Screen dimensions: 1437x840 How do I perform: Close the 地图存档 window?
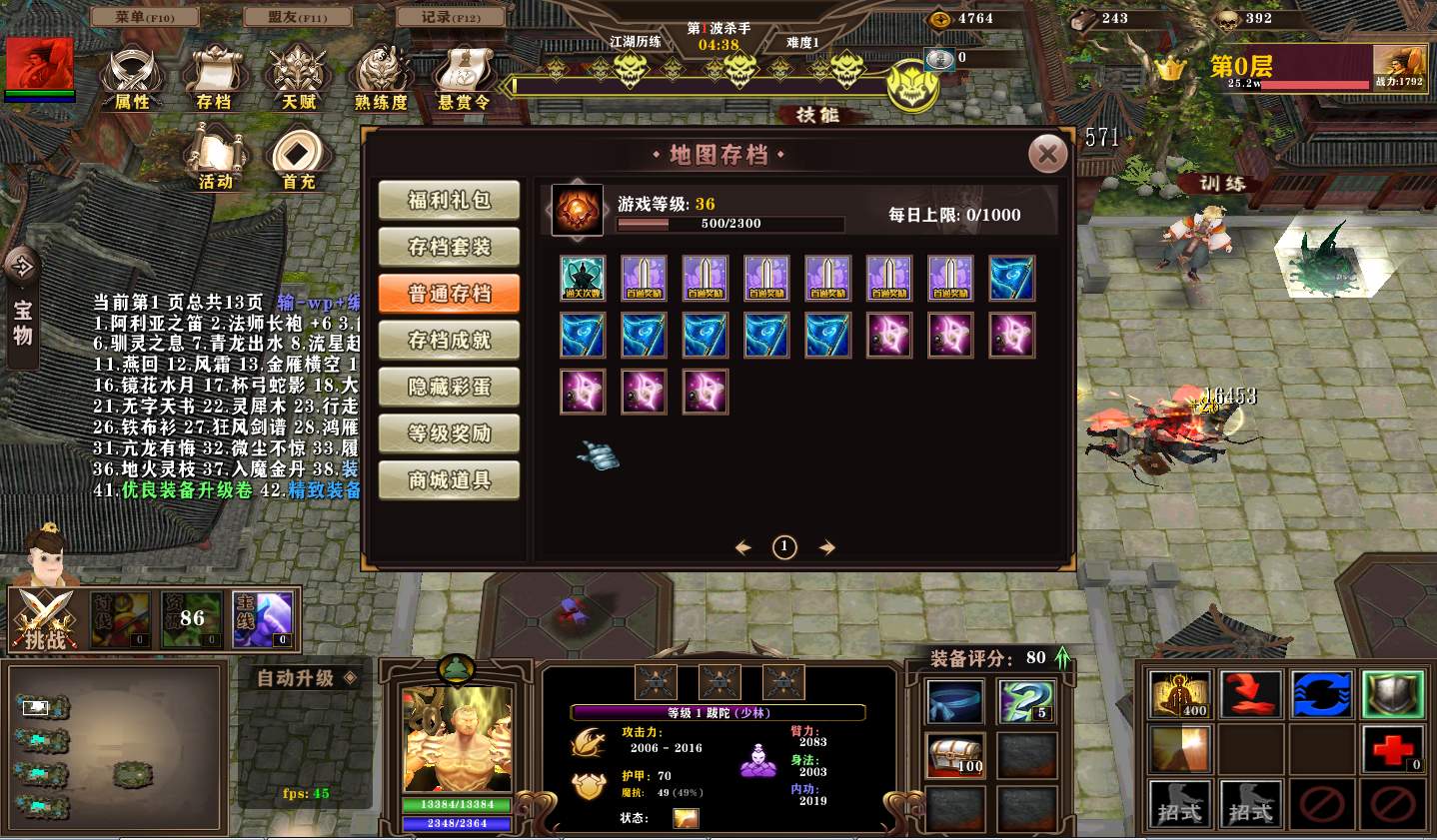pyautogui.click(x=1047, y=154)
